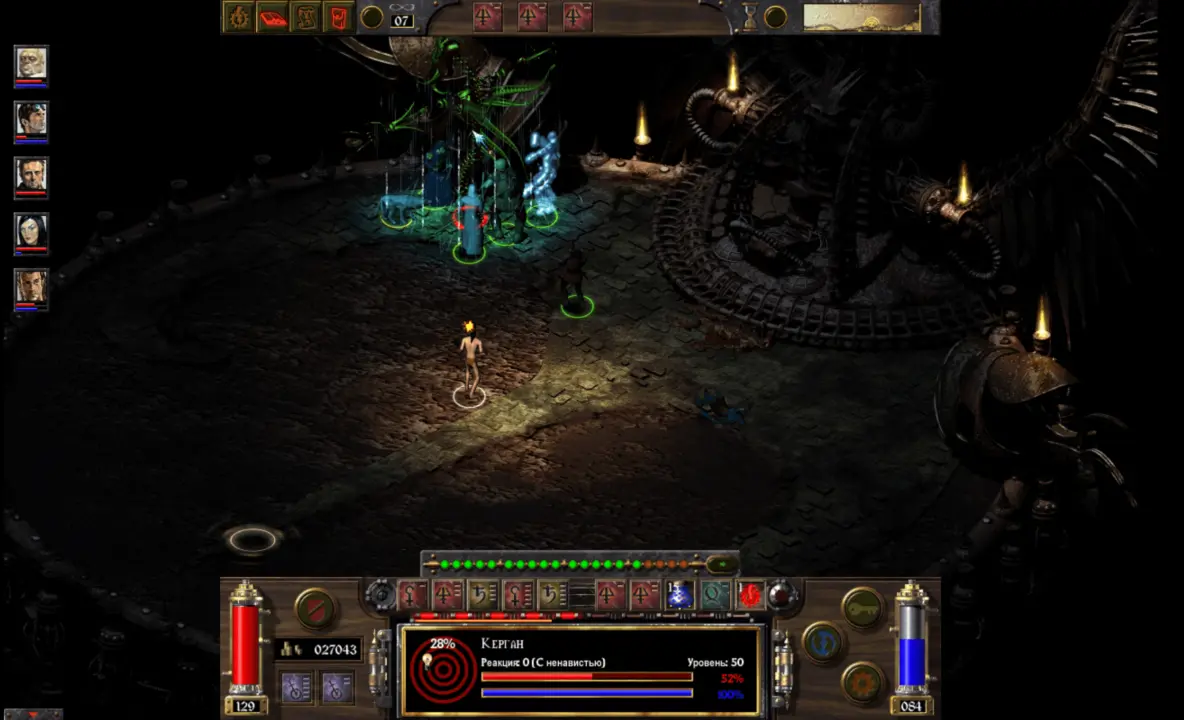Activate the red swirl hotbar slot
The height and width of the screenshot is (720, 1184).
point(750,595)
